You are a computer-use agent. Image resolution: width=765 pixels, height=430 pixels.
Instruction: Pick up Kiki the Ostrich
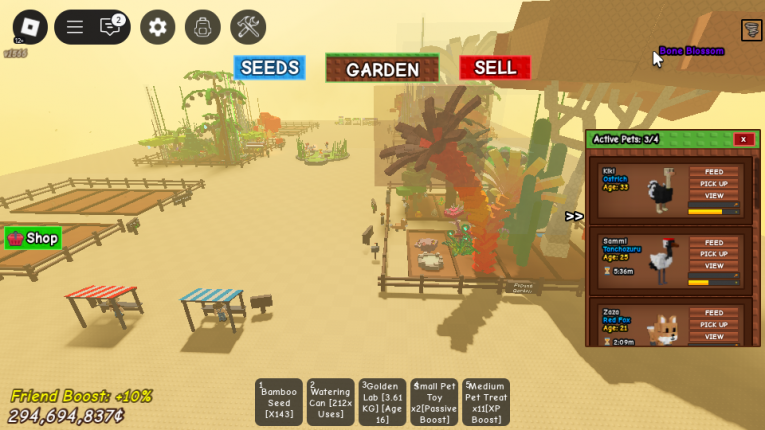[714, 184]
